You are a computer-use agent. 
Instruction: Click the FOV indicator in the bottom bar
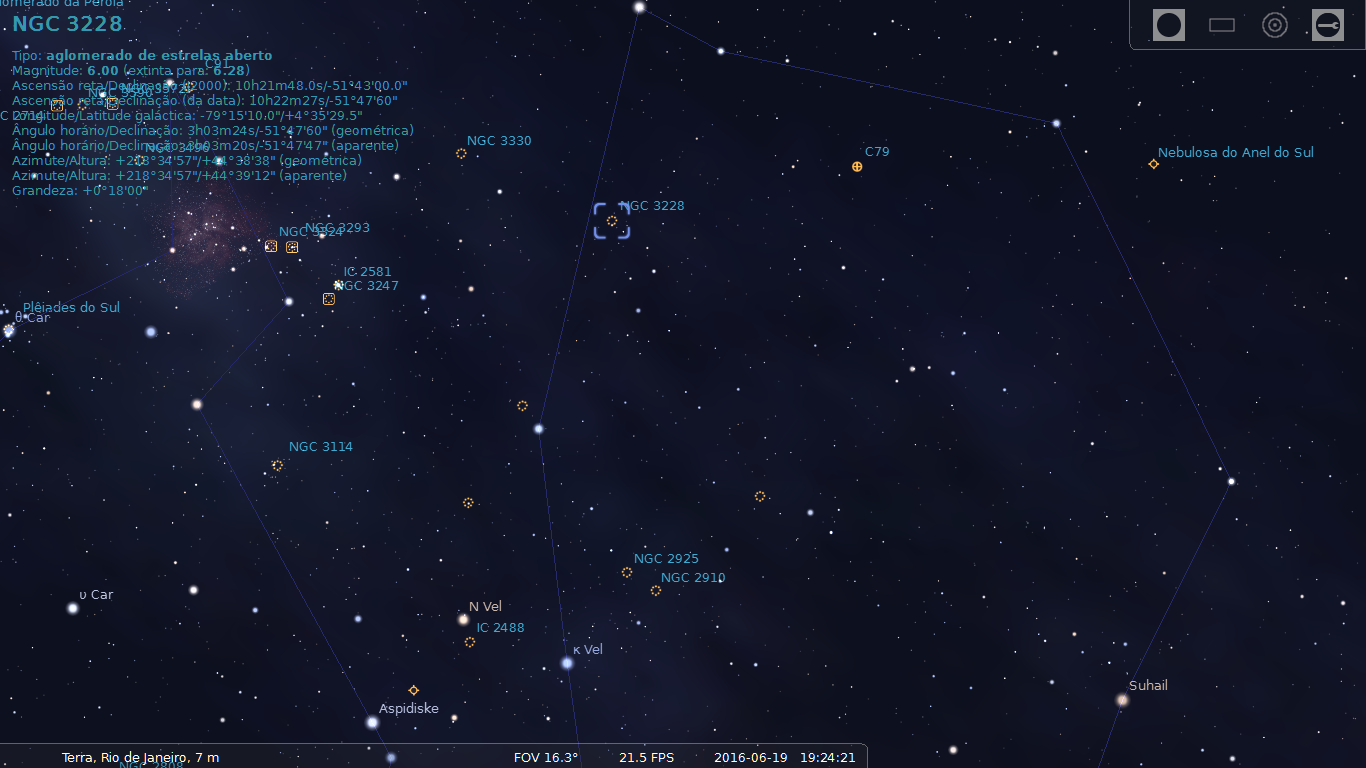click(544, 757)
